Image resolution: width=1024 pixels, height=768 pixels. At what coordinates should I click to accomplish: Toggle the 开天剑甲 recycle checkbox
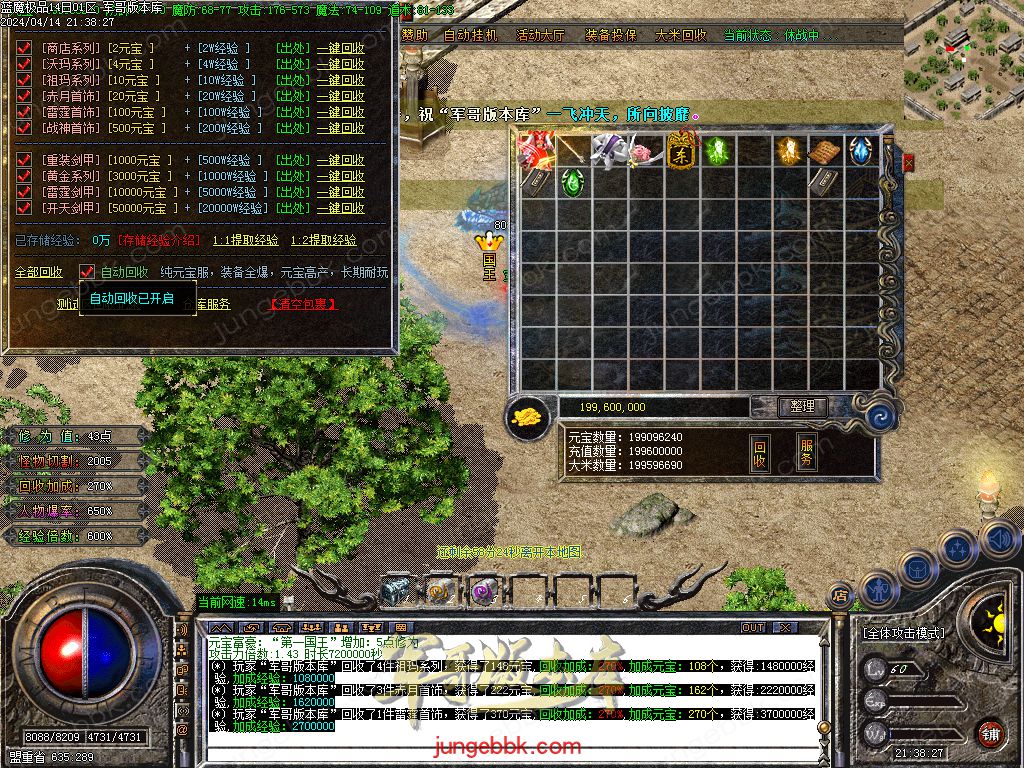24,208
